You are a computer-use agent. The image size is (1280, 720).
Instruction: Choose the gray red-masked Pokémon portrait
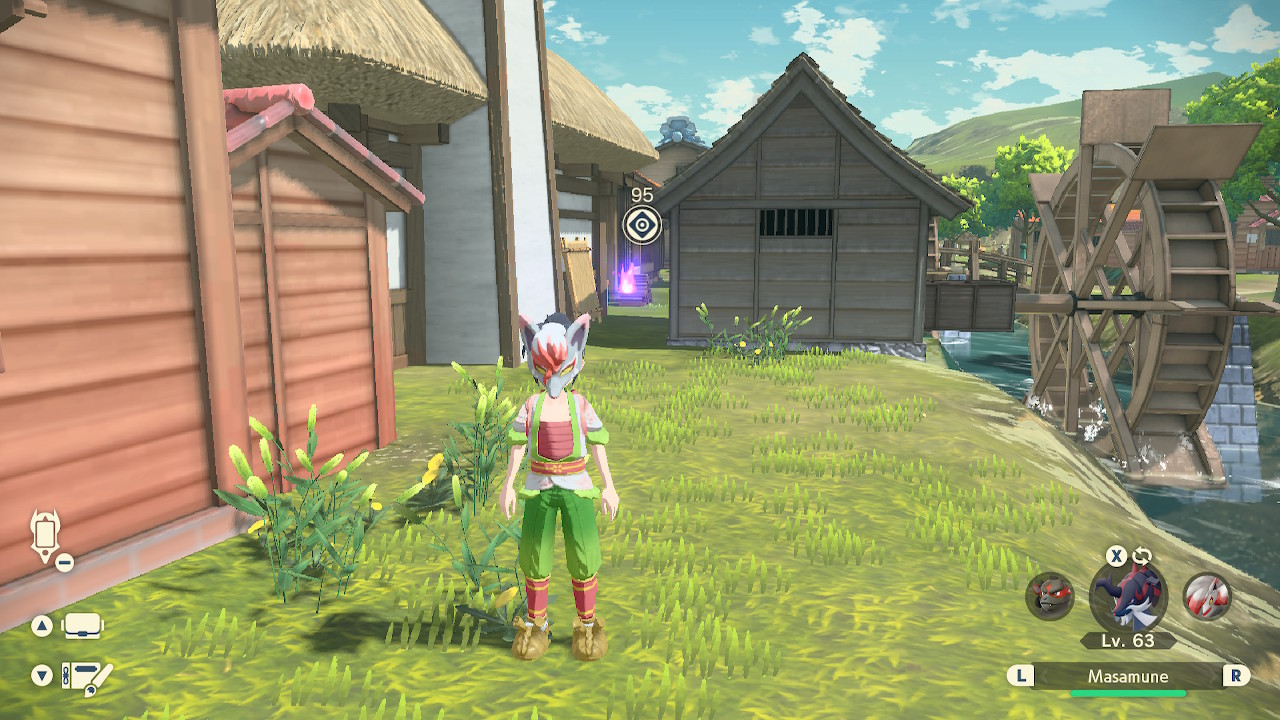coord(1050,597)
